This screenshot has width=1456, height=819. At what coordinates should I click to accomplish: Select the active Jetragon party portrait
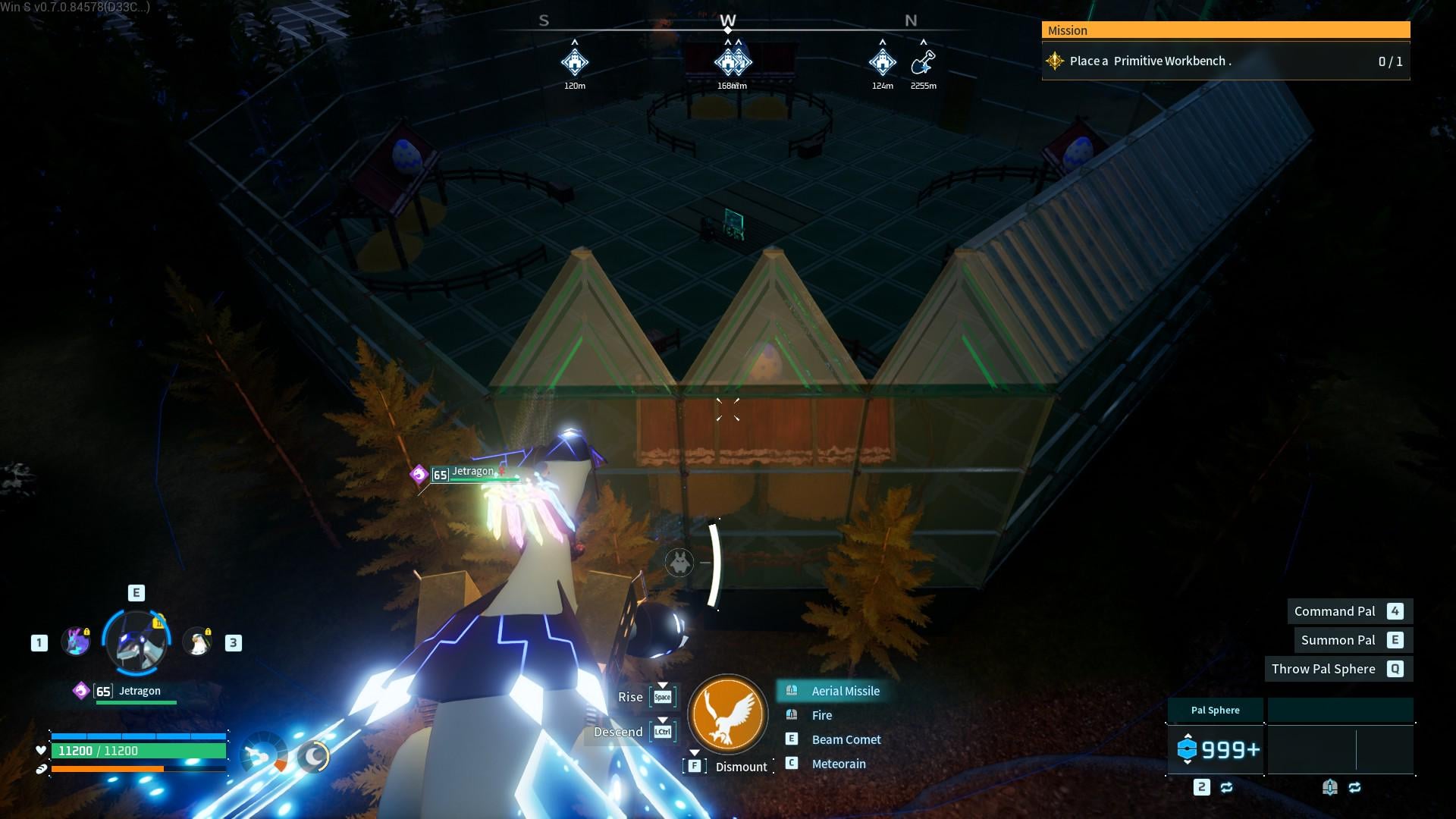click(x=136, y=643)
